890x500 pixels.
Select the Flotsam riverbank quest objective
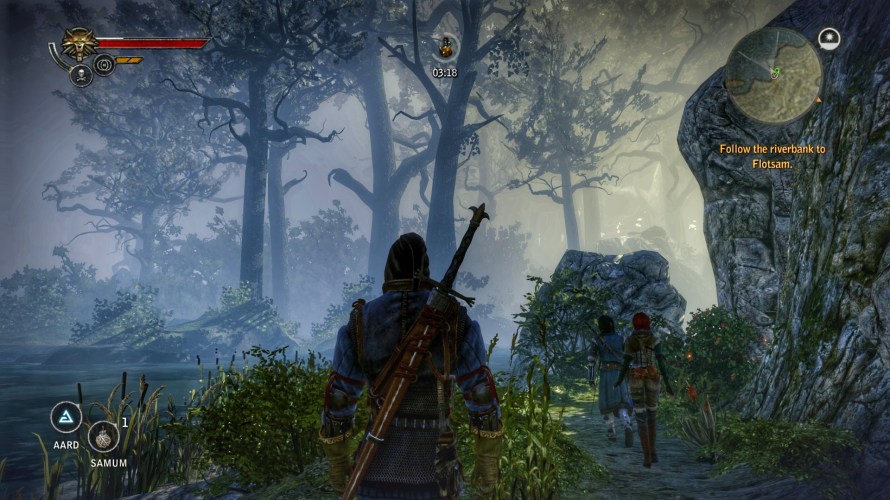point(773,156)
